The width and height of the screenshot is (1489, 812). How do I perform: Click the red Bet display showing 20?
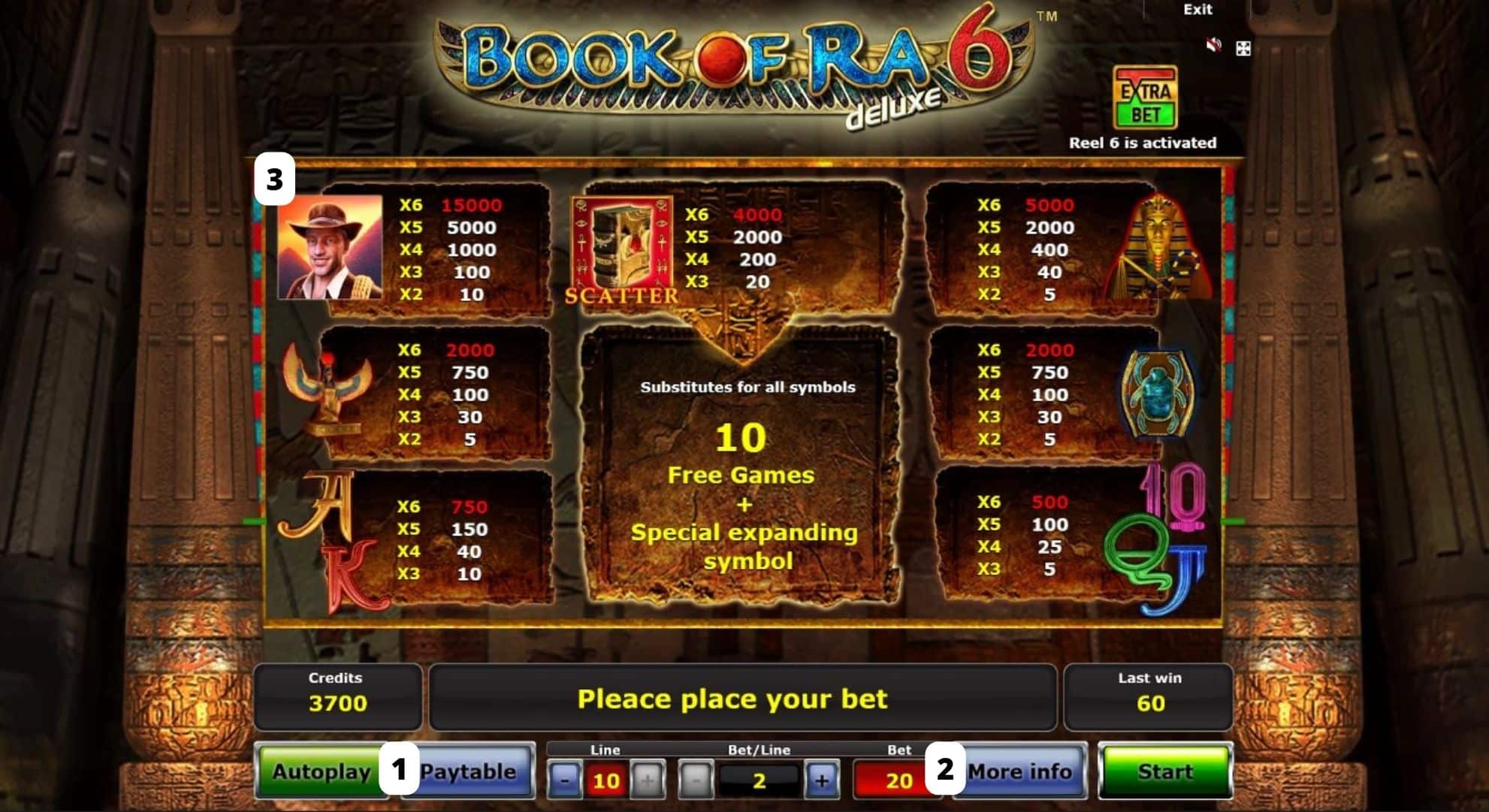897,780
